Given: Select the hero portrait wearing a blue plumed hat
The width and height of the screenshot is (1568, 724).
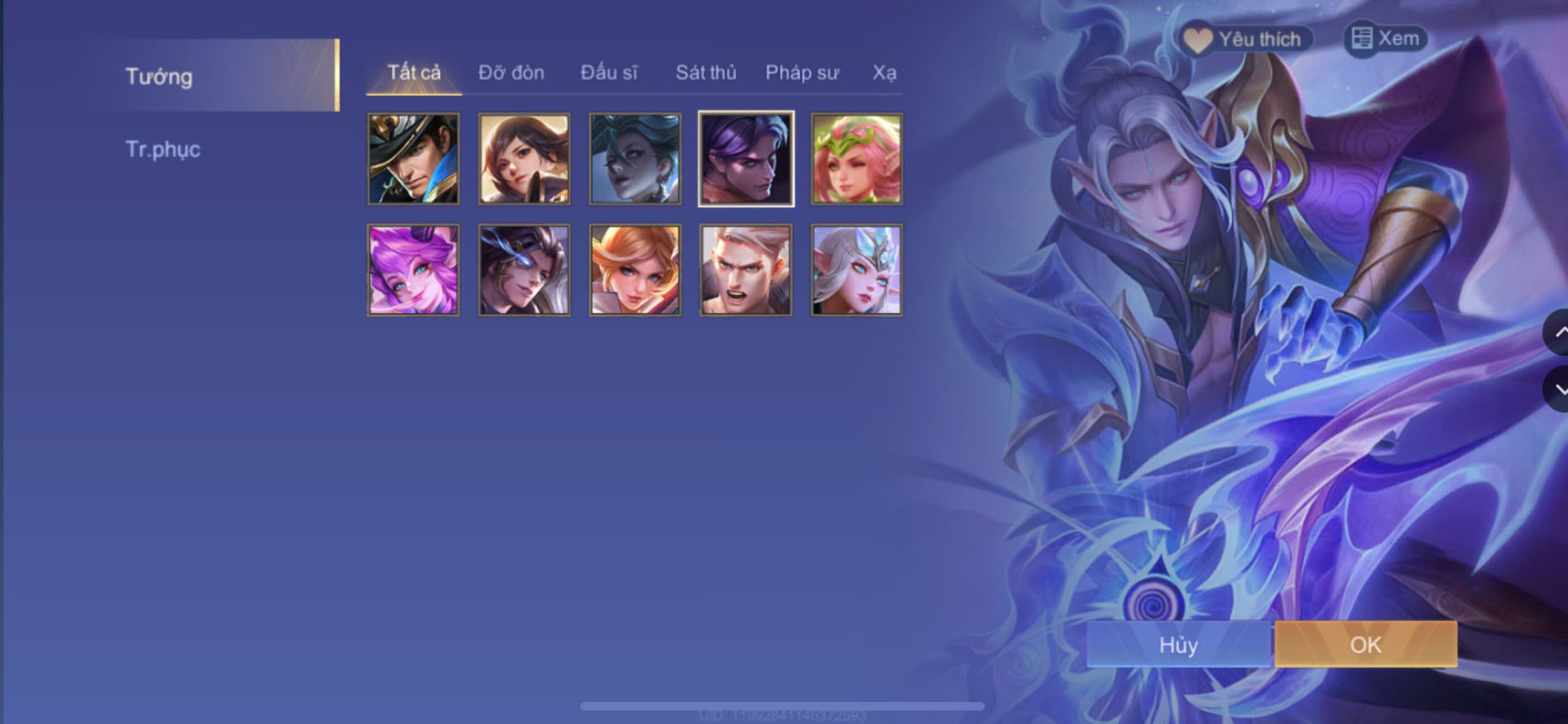Looking at the screenshot, I should [413, 158].
